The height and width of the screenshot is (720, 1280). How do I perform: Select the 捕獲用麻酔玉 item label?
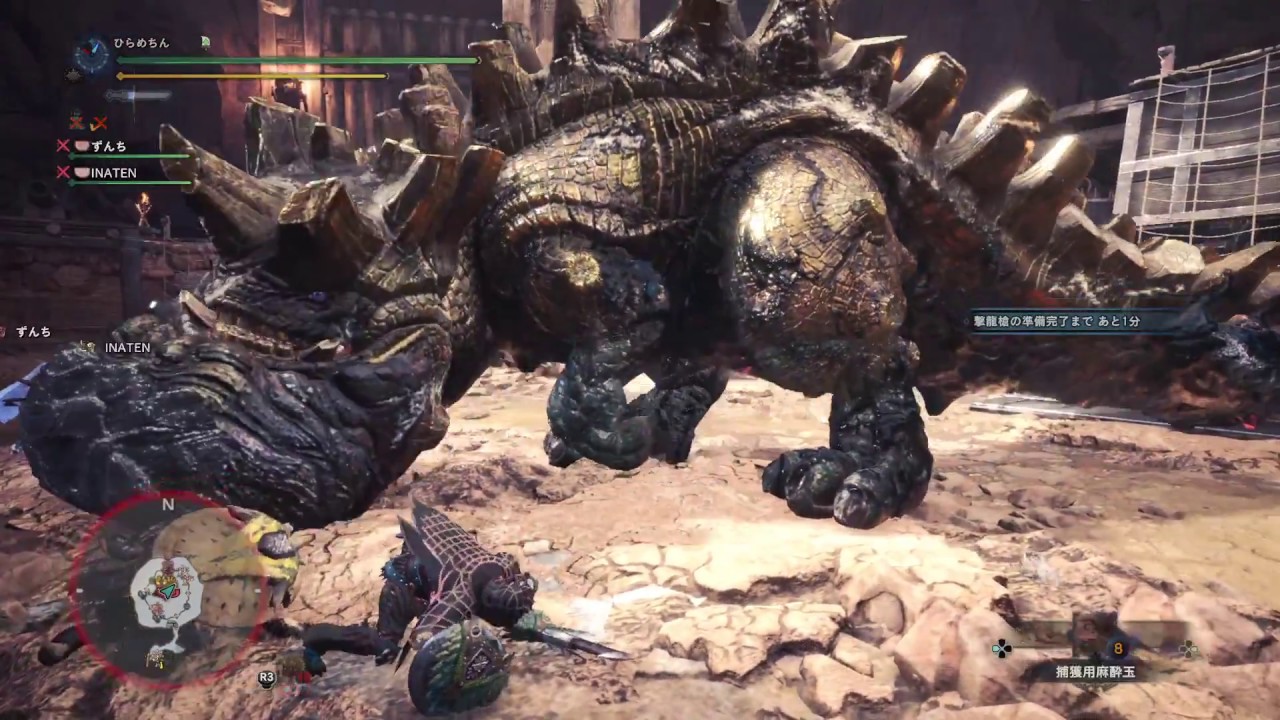coord(1096,674)
